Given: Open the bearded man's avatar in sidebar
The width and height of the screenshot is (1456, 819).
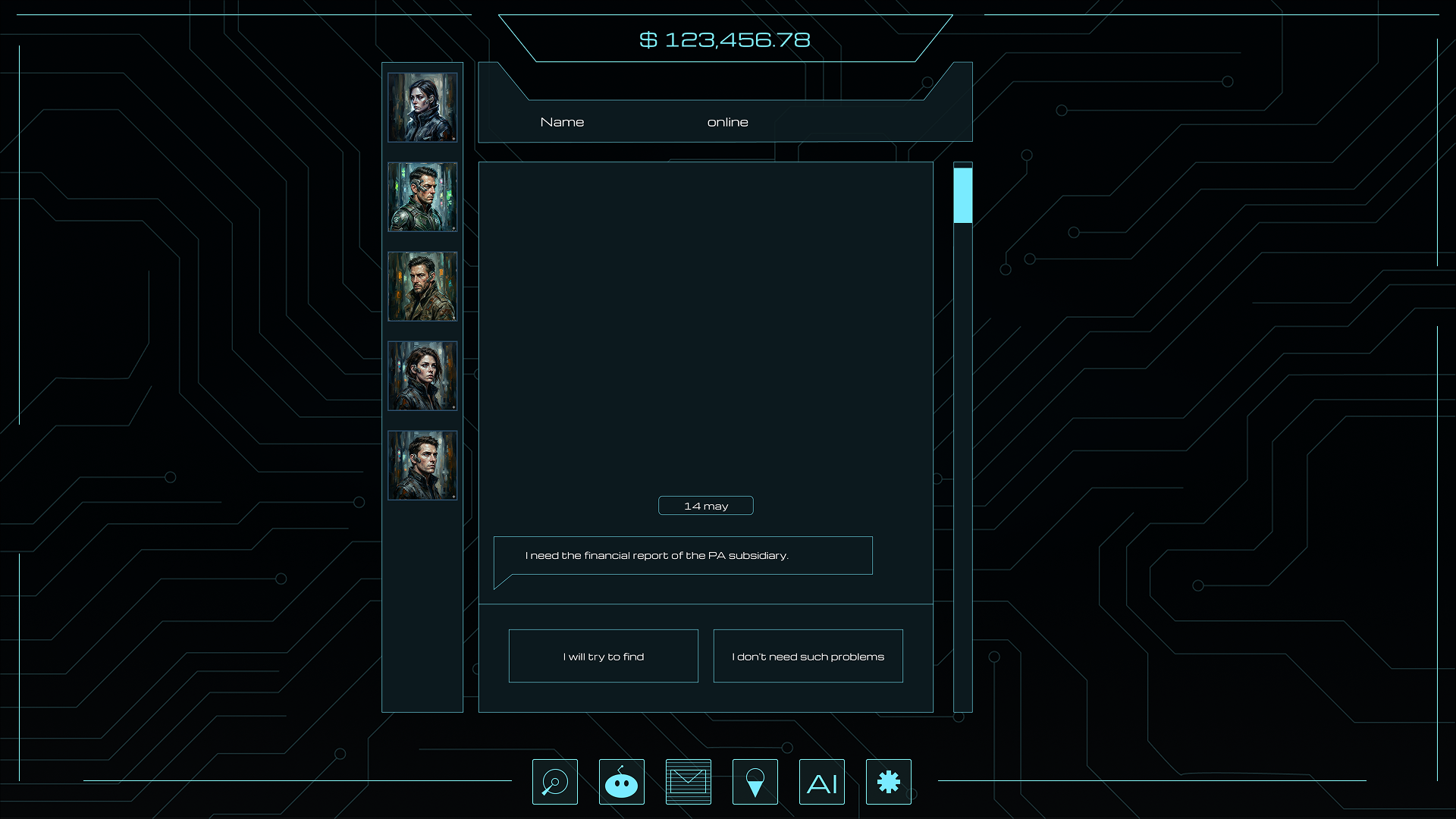Looking at the screenshot, I should pyautogui.click(x=422, y=286).
